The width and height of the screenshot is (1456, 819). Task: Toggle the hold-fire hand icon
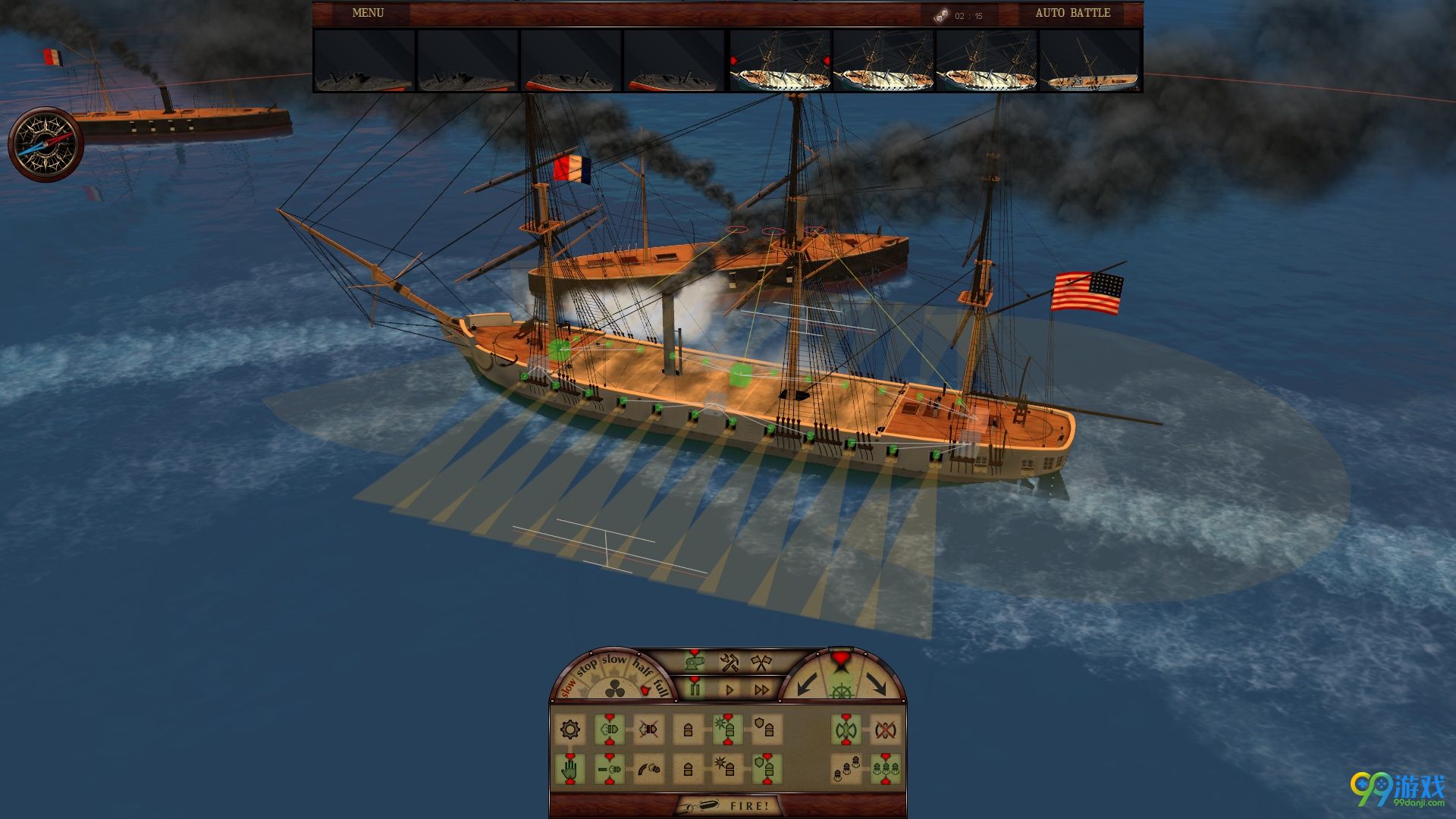click(570, 770)
